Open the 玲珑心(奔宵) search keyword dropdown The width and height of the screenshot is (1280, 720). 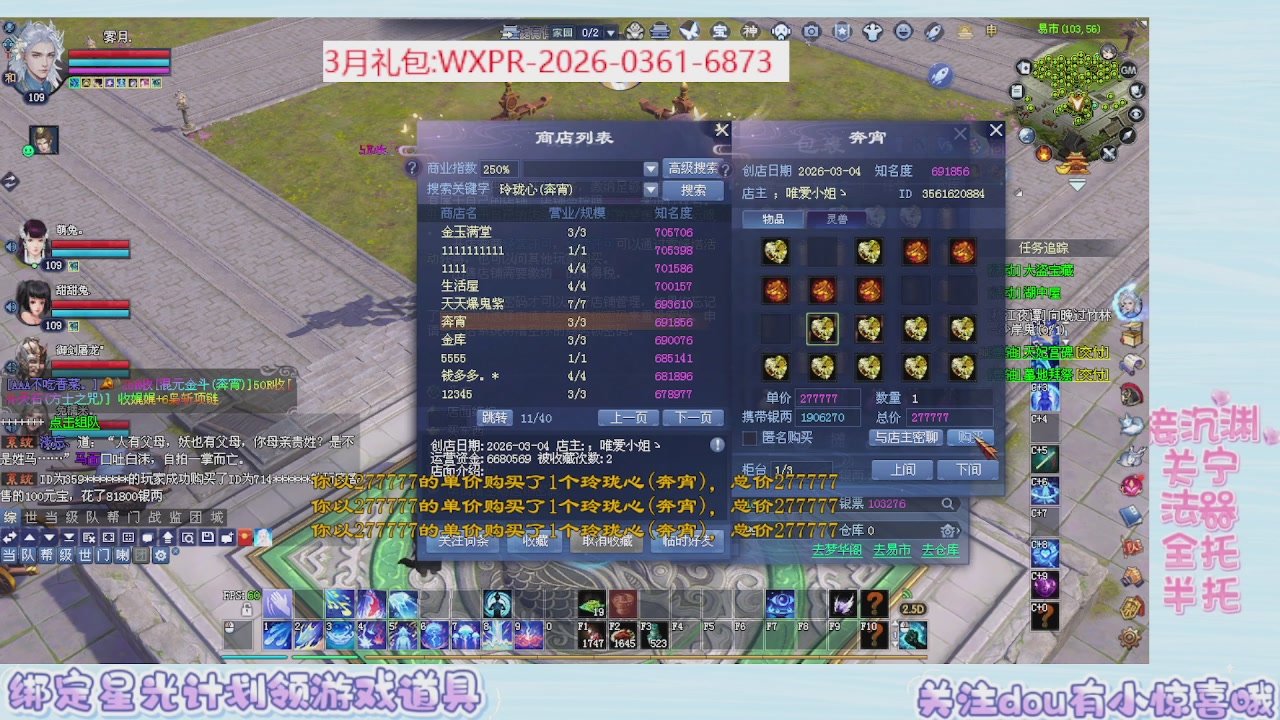(650, 190)
